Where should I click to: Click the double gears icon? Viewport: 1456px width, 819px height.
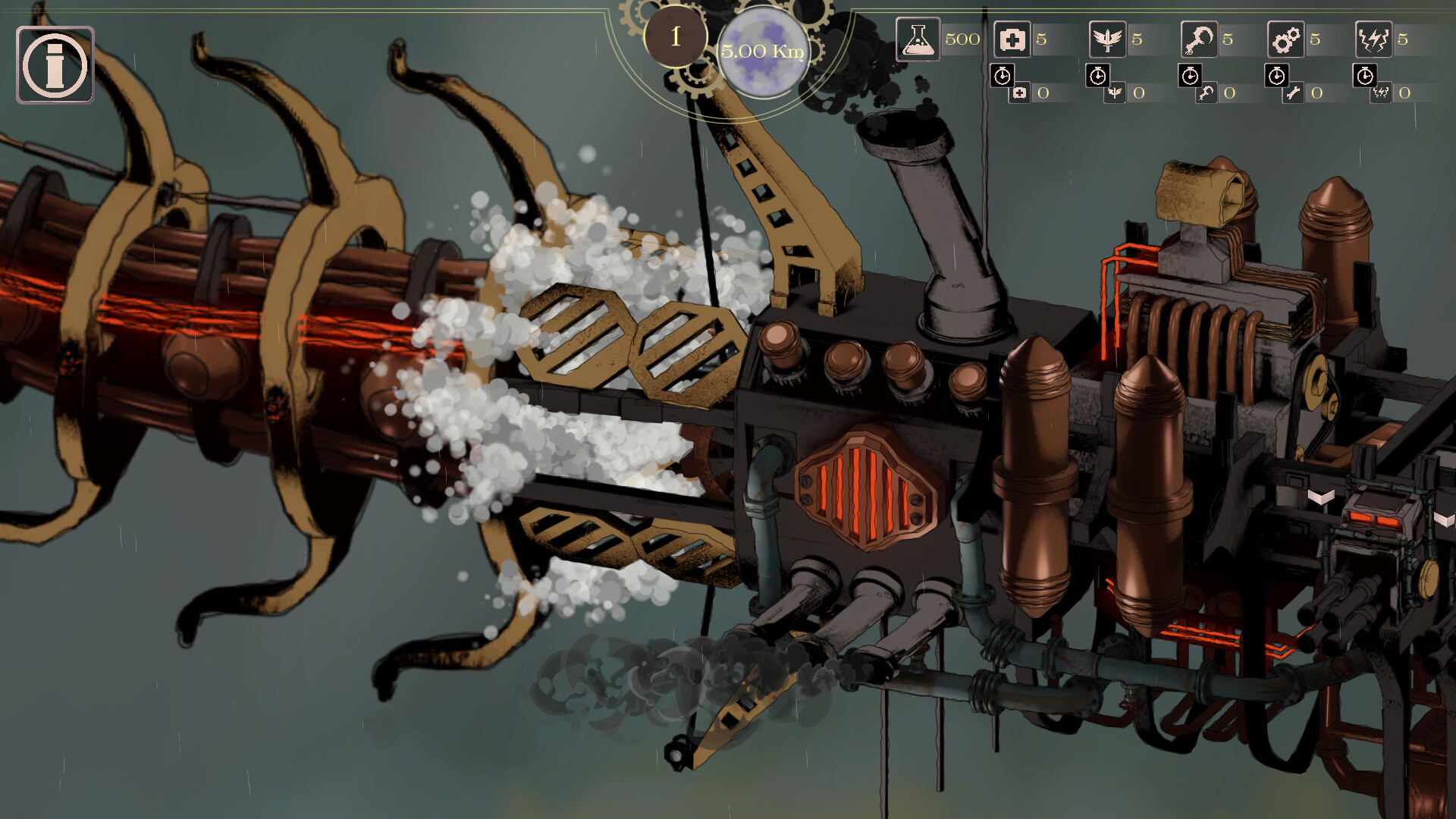[x=1285, y=39]
